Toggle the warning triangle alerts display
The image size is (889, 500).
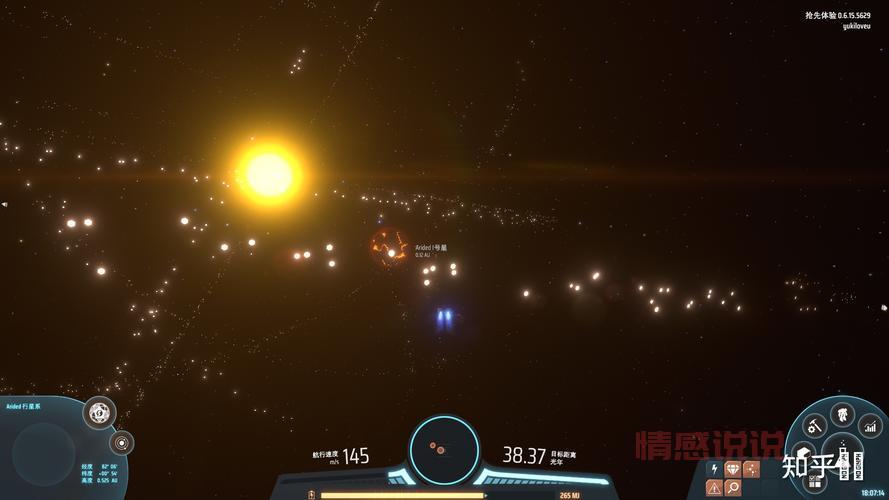(x=714, y=487)
